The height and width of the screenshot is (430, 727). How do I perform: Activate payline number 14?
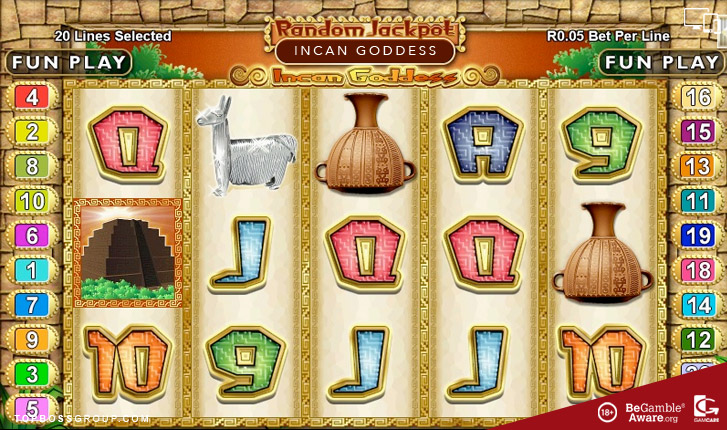tap(696, 304)
